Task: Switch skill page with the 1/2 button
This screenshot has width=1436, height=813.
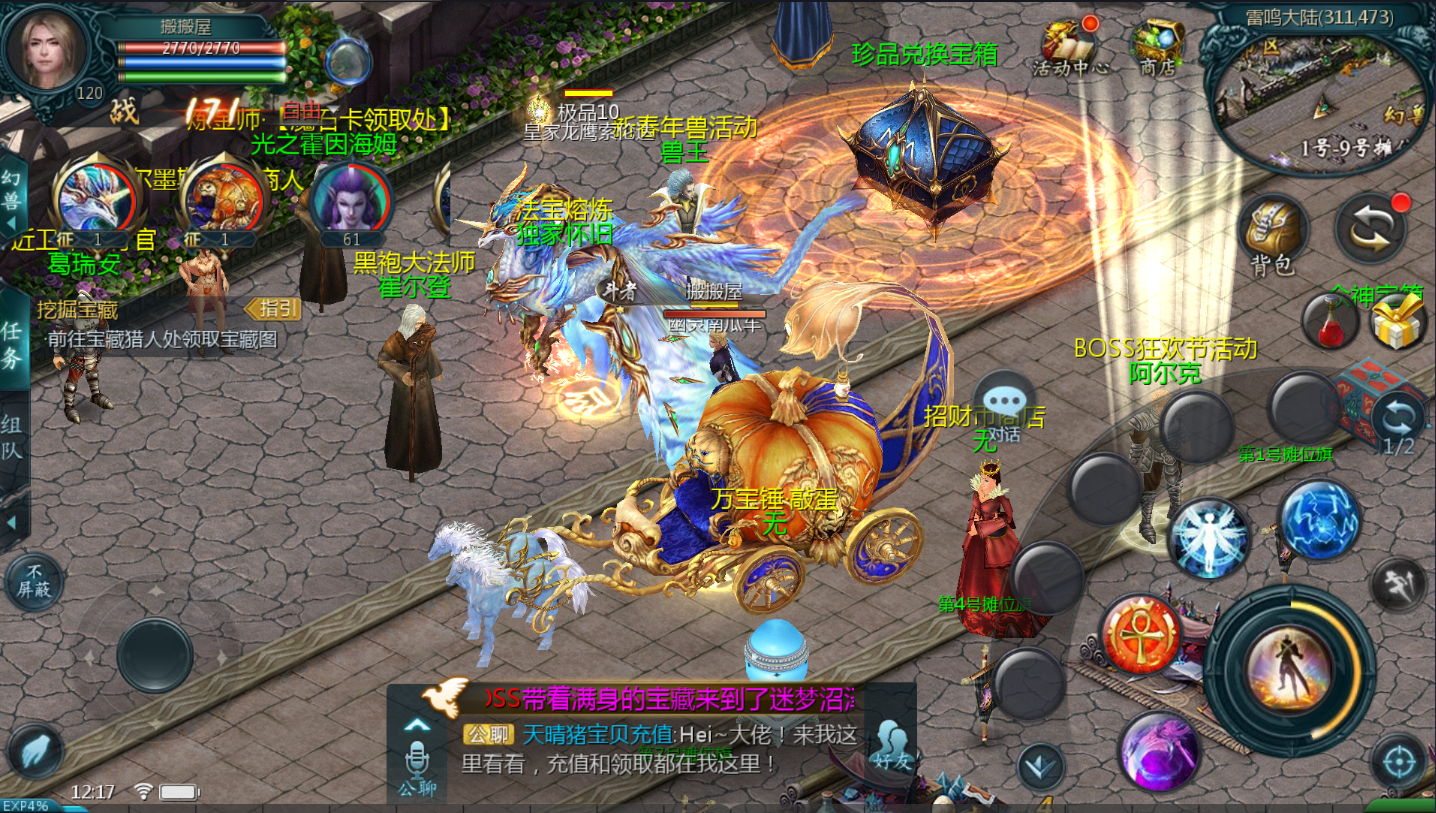Action: click(x=1398, y=422)
